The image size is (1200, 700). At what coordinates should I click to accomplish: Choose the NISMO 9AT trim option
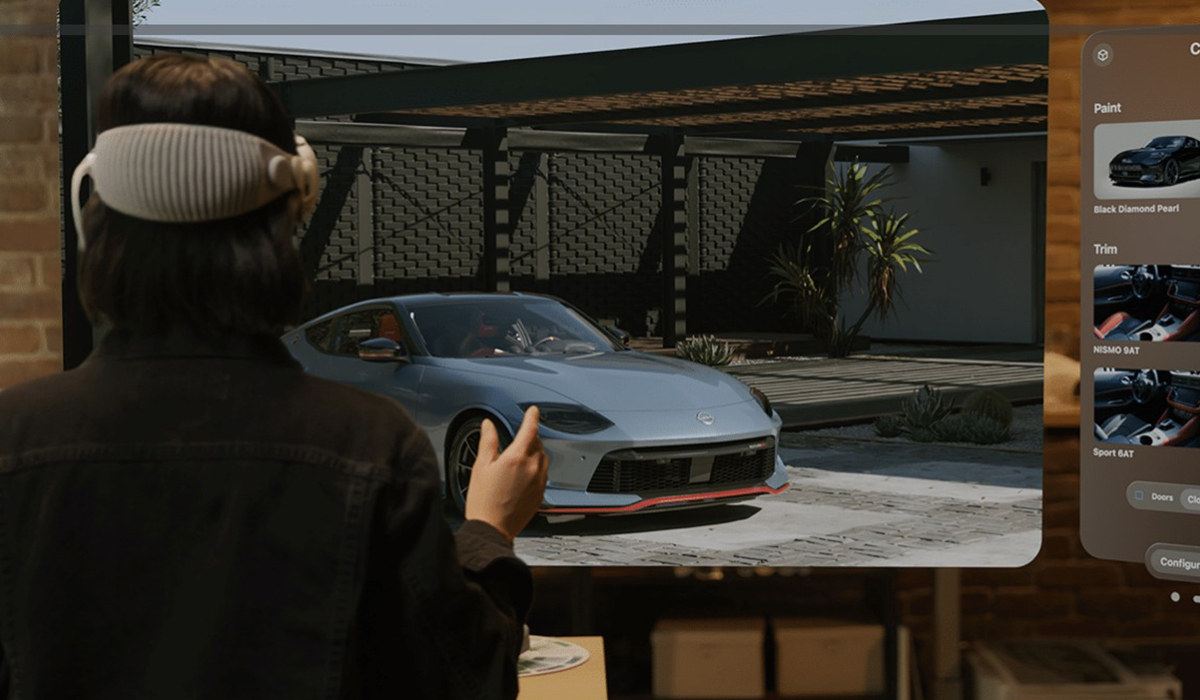tap(1147, 302)
